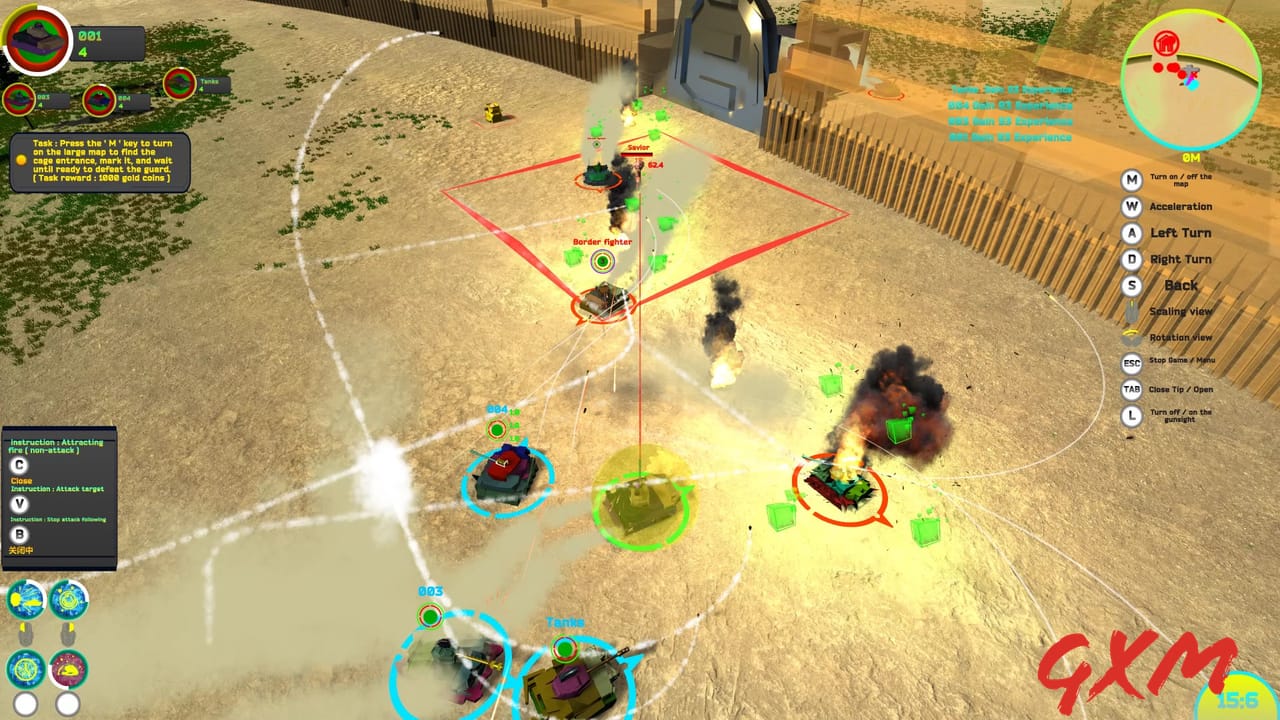Open the menu via the ESC key icon
Viewport: 1280px width, 720px height.
(x=1131, y=362)
